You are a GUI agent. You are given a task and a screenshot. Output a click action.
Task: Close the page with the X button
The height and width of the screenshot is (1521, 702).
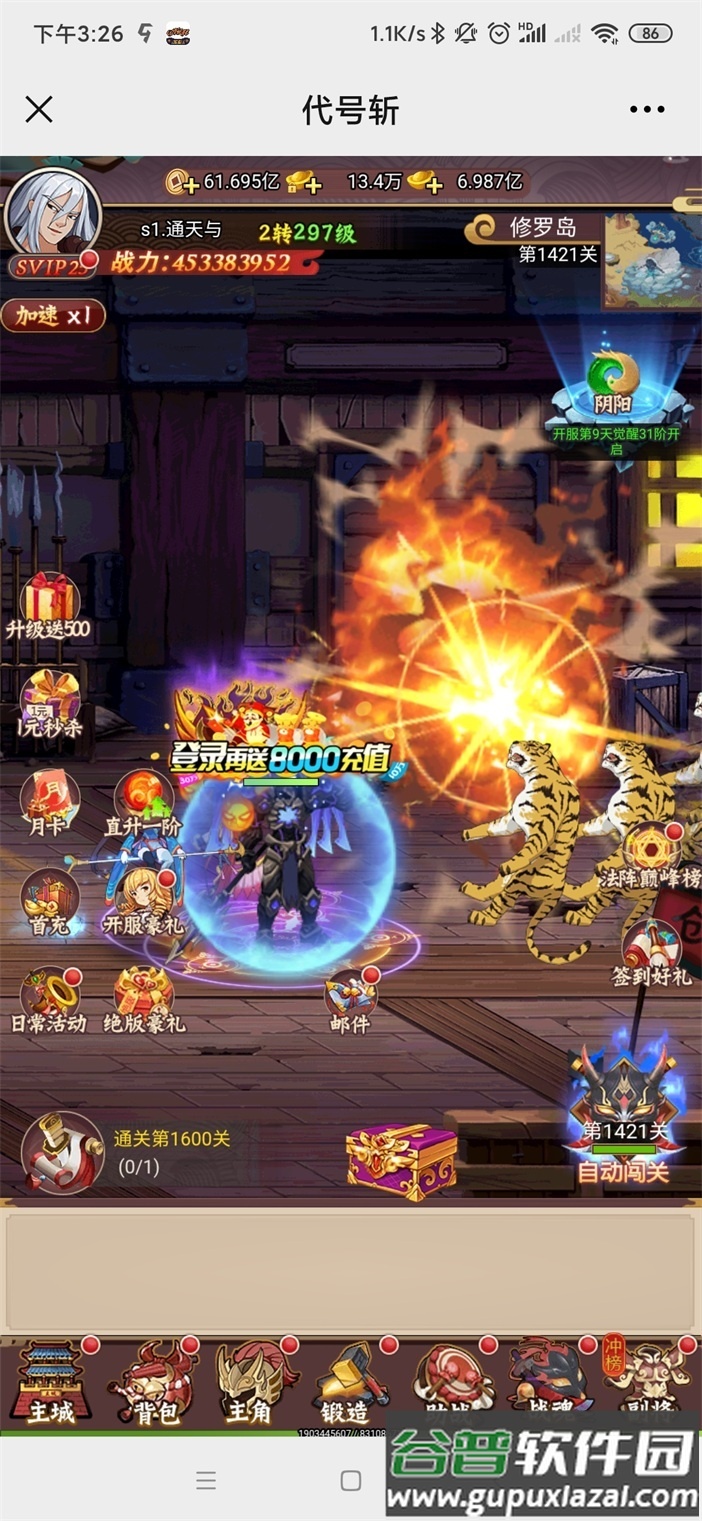point(39,110)
